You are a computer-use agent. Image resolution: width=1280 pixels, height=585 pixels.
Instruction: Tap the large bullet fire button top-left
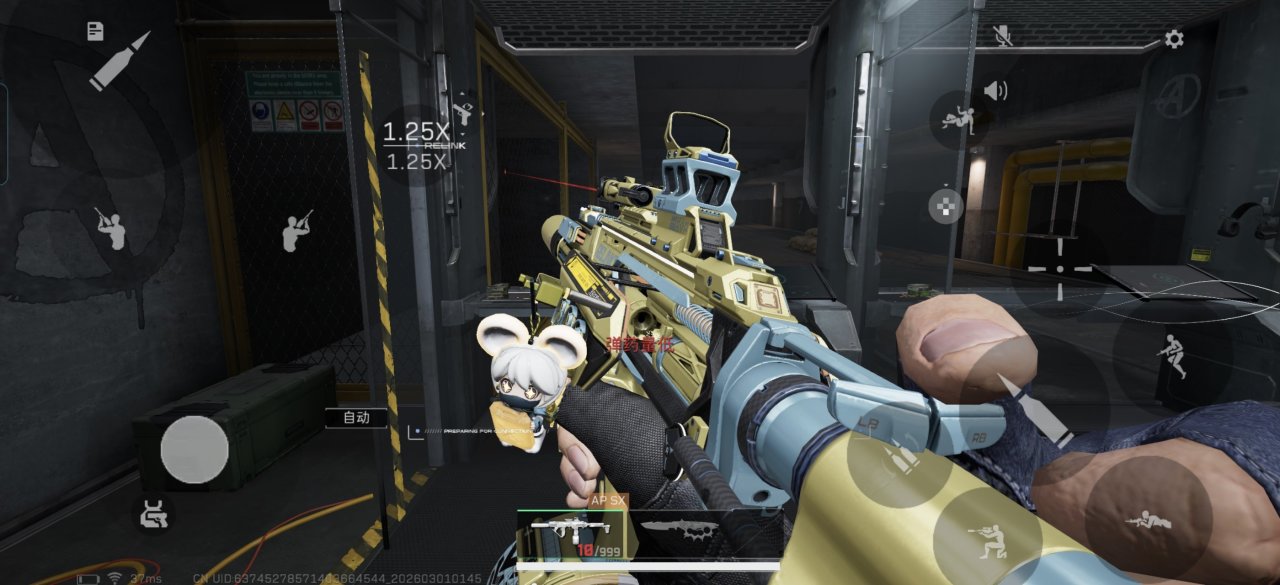(120, 61)
